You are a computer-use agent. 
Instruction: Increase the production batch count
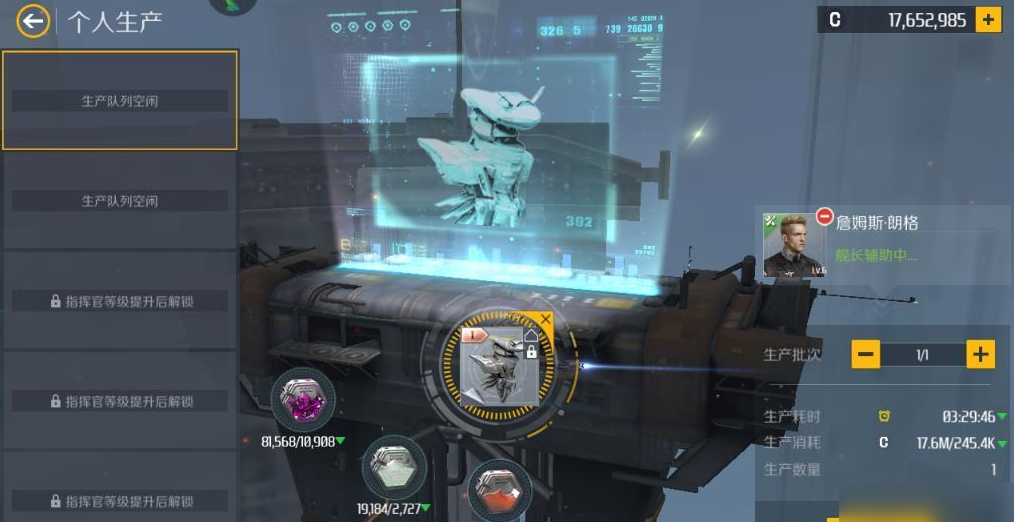click(x=980, y=354)
